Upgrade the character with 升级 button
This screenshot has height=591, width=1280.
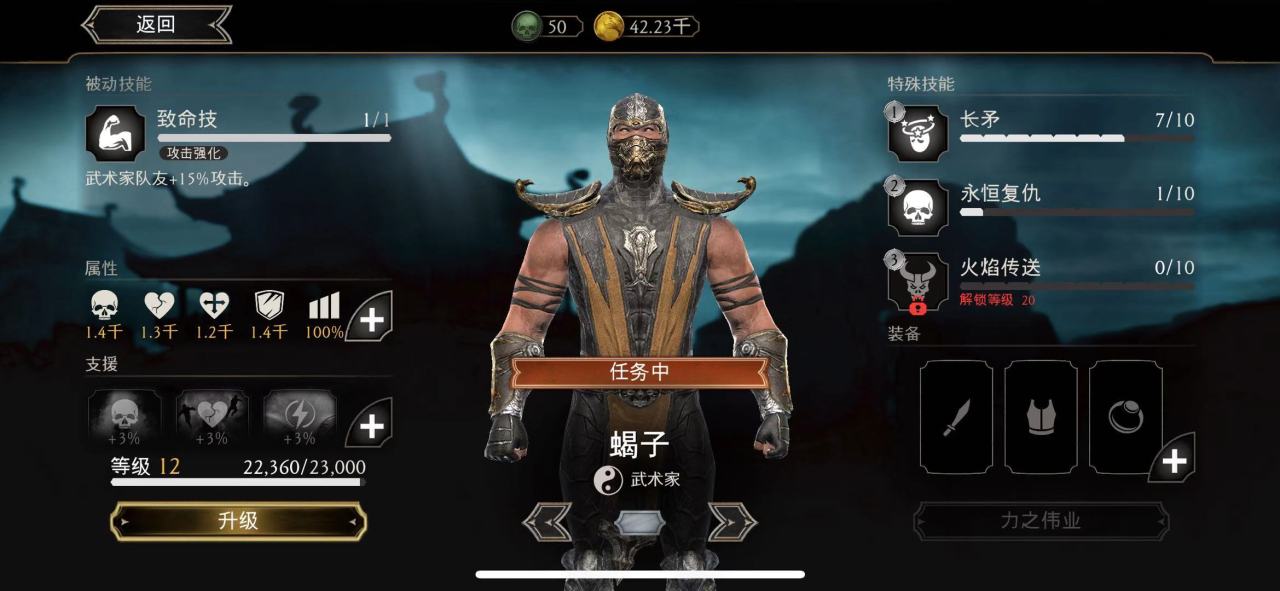(x=238, y=521)
